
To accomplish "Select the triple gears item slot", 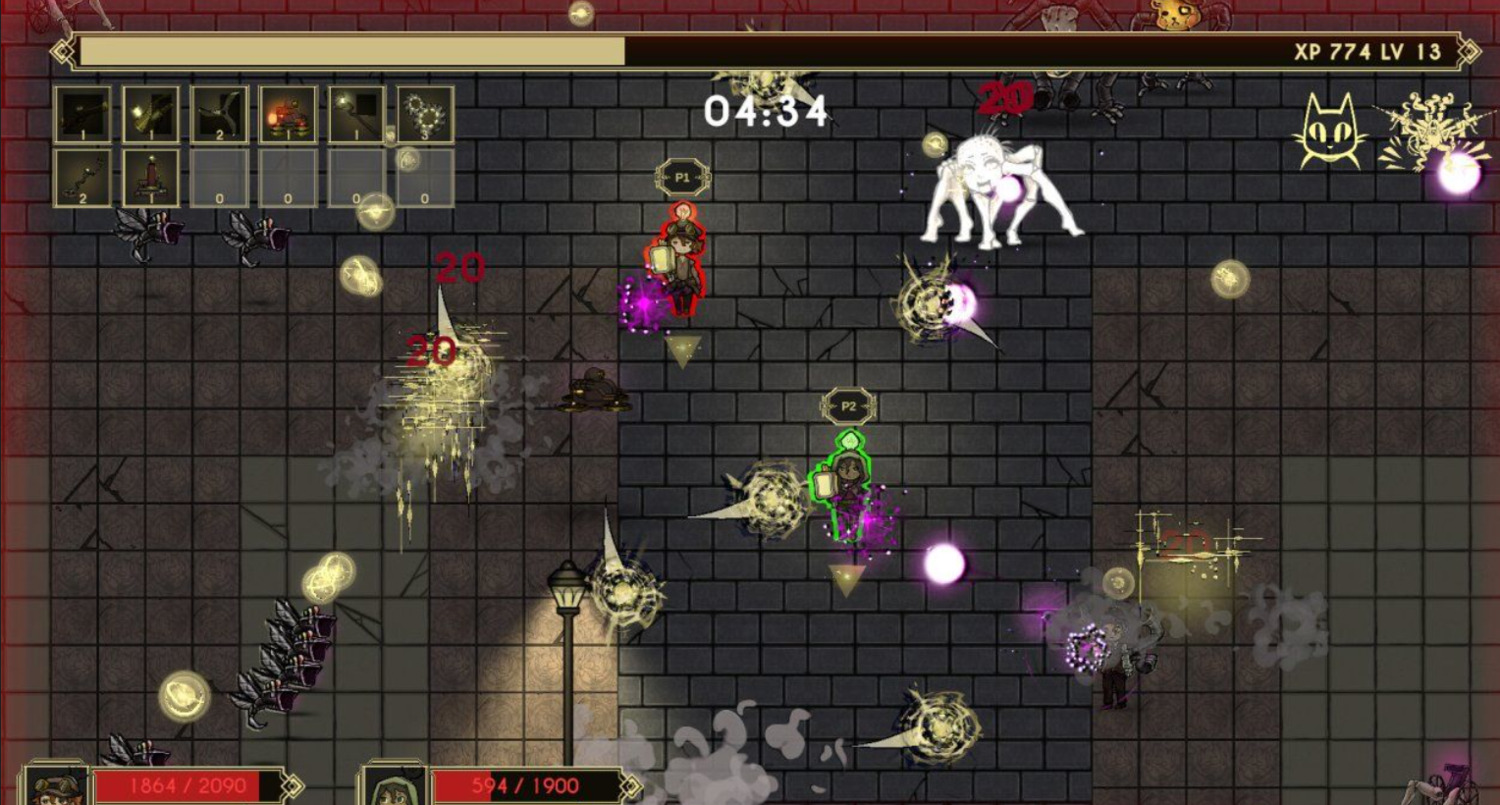I will pos(425,114).
